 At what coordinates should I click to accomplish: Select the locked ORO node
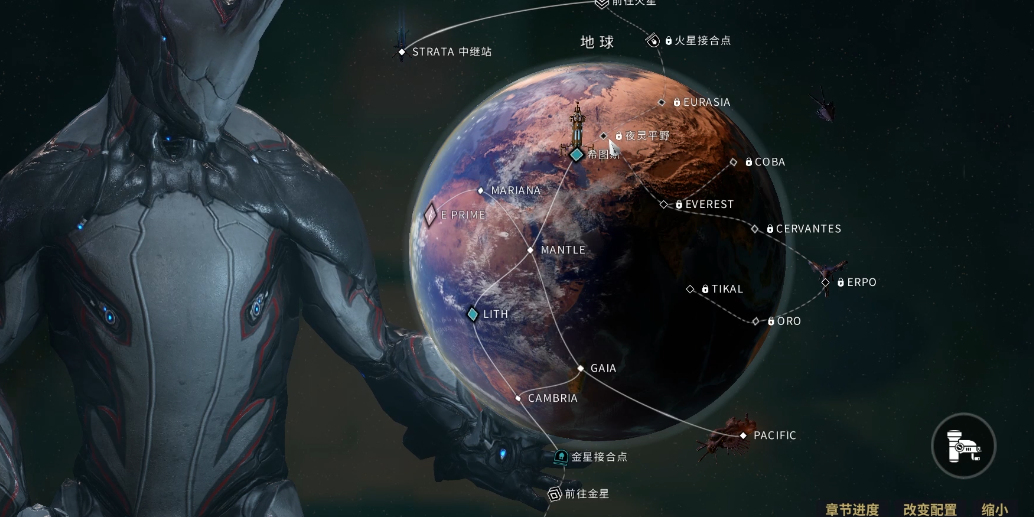tap(755, 321)
